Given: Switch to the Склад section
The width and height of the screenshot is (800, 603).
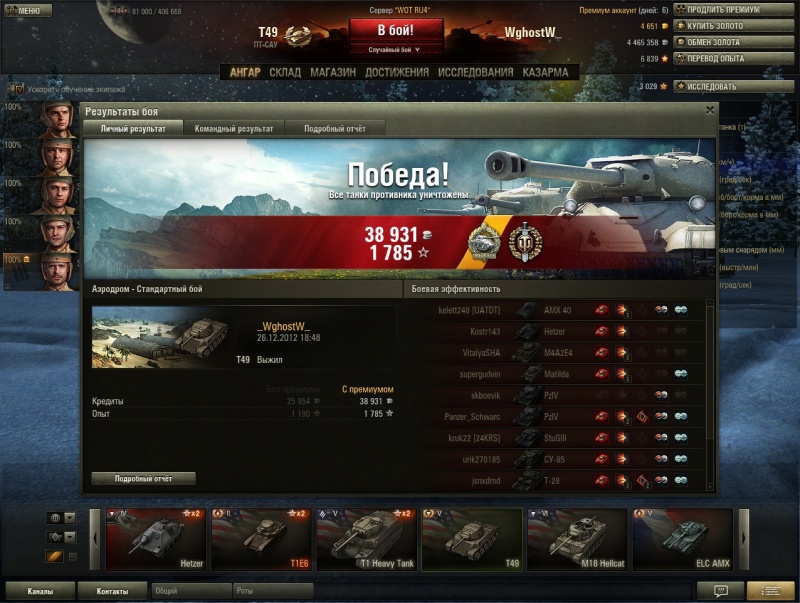Looking at the screenshot, I should [x=285, y=72].
